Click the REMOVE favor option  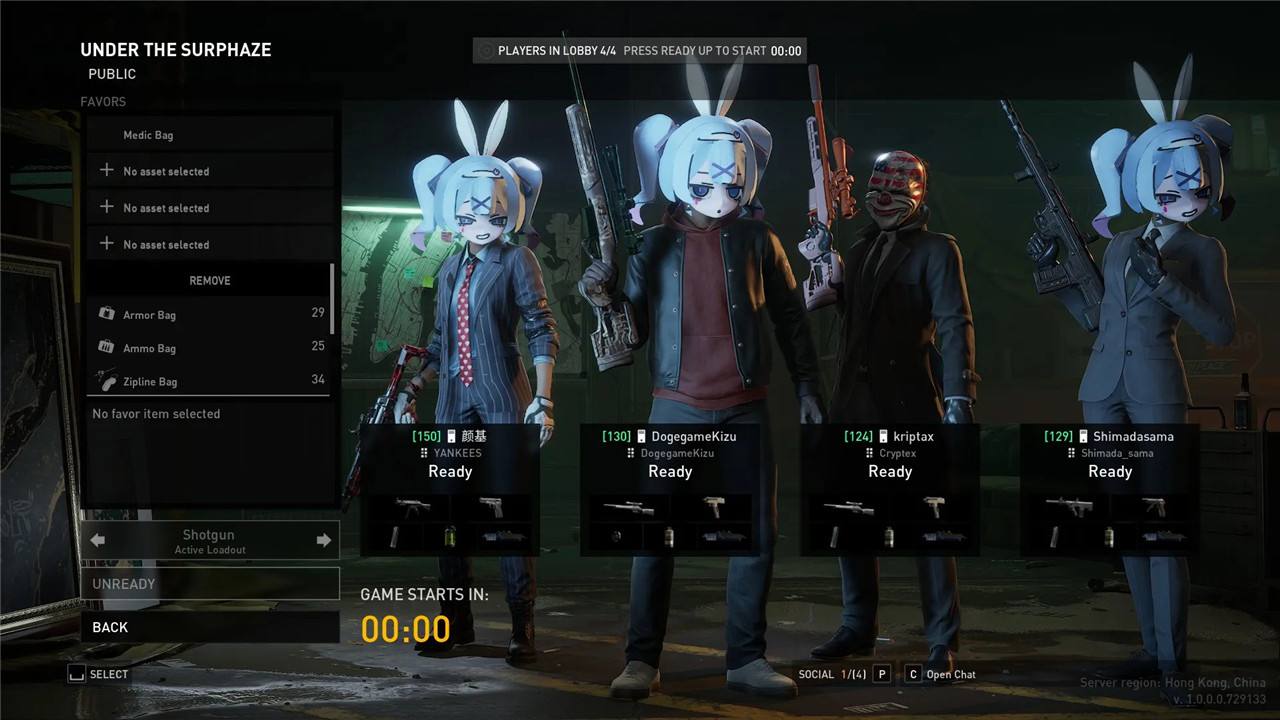(x=210, y=281)
